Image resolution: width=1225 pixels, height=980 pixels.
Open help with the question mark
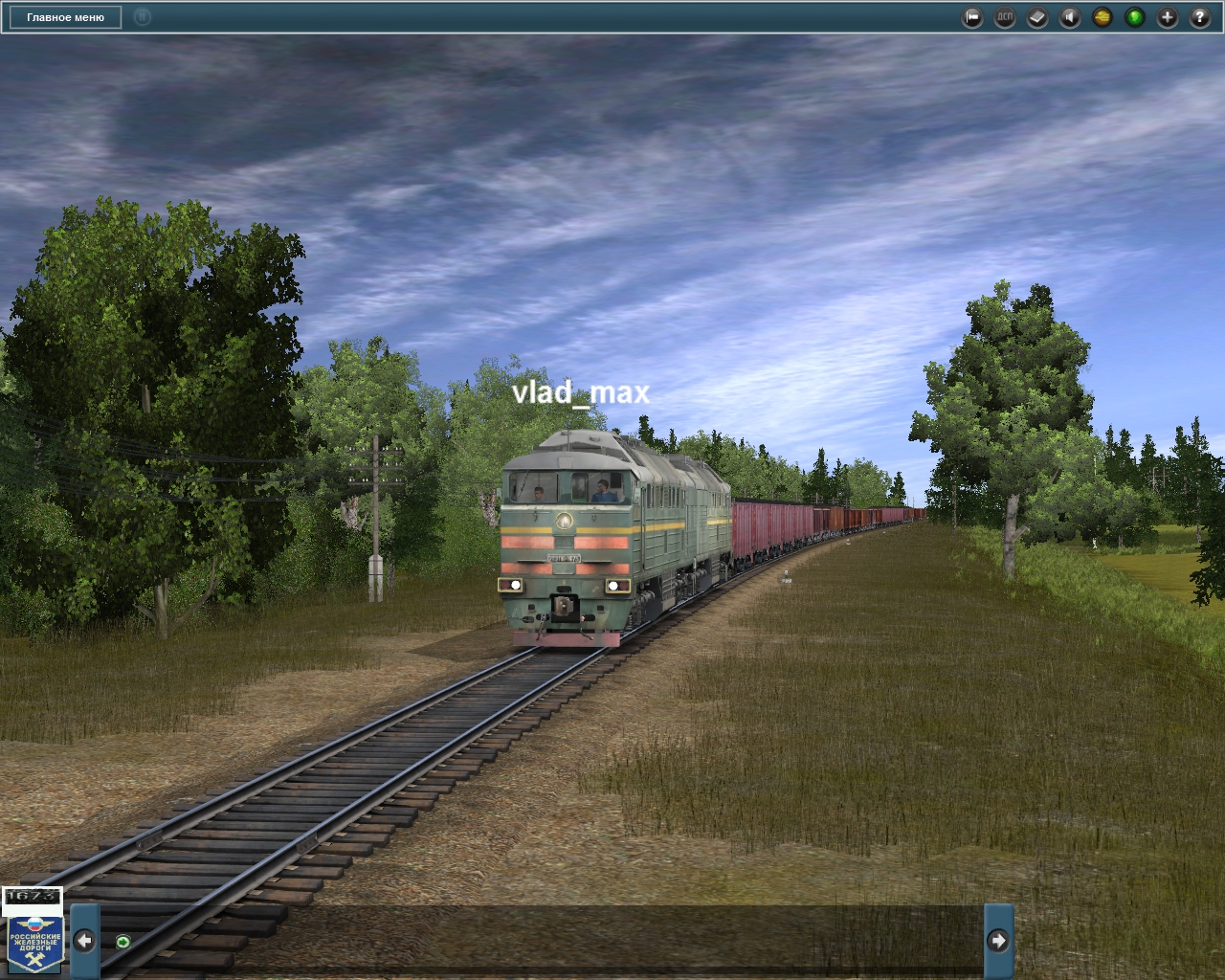tap(1200, 17)
